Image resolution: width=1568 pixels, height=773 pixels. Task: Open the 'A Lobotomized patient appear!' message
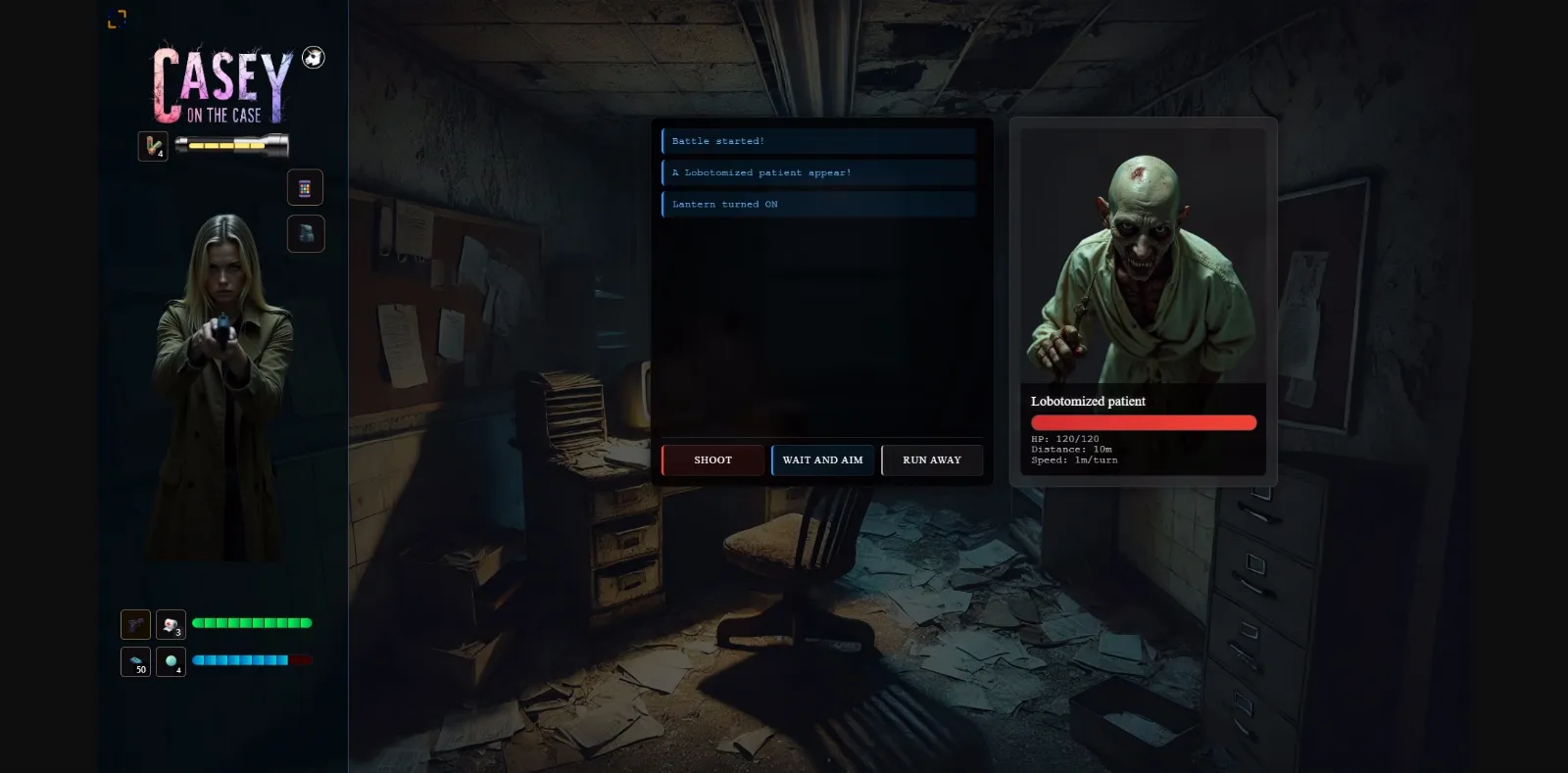click(x=819, y=172)
